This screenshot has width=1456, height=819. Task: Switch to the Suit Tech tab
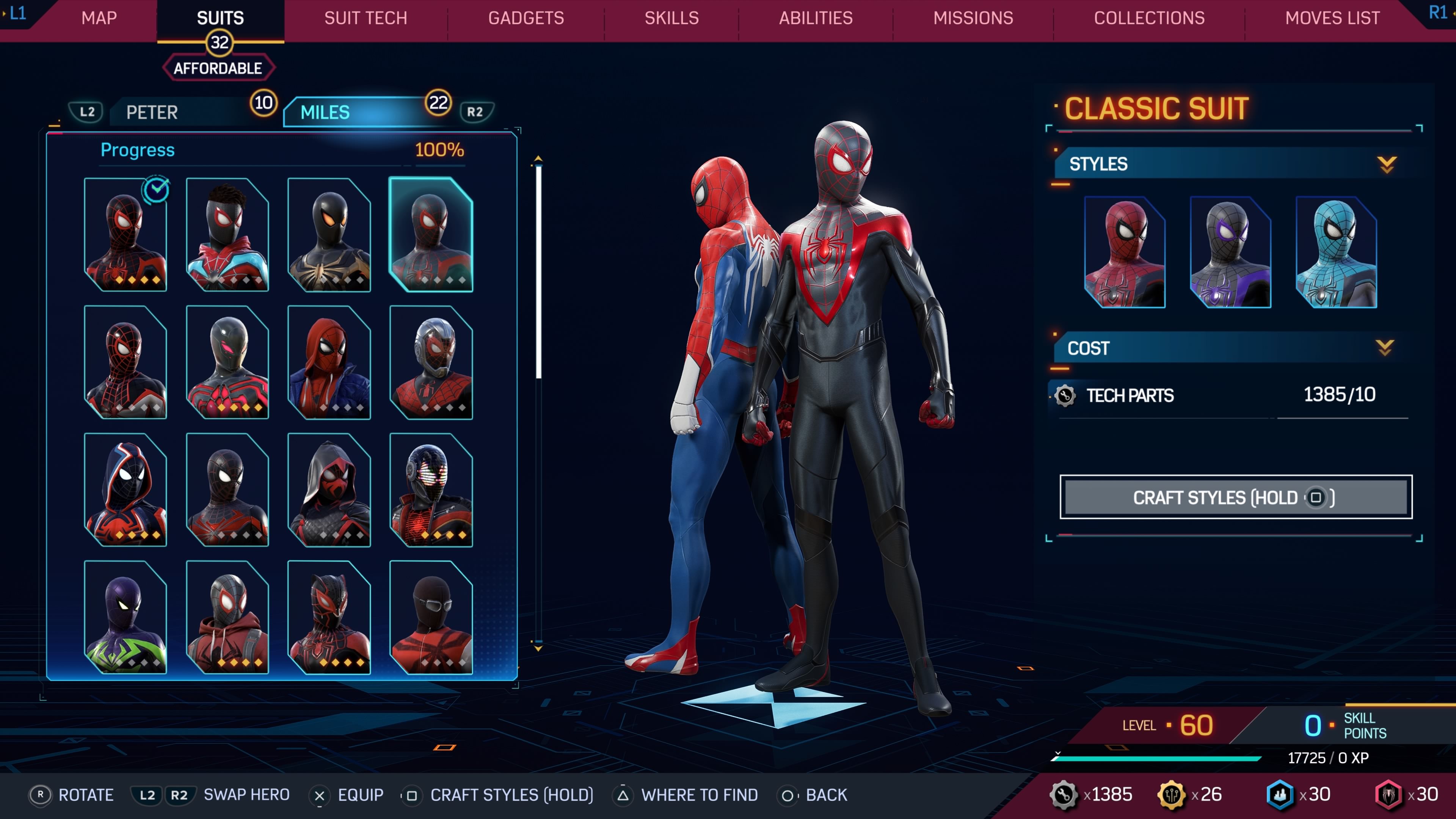tap(365, 18)
